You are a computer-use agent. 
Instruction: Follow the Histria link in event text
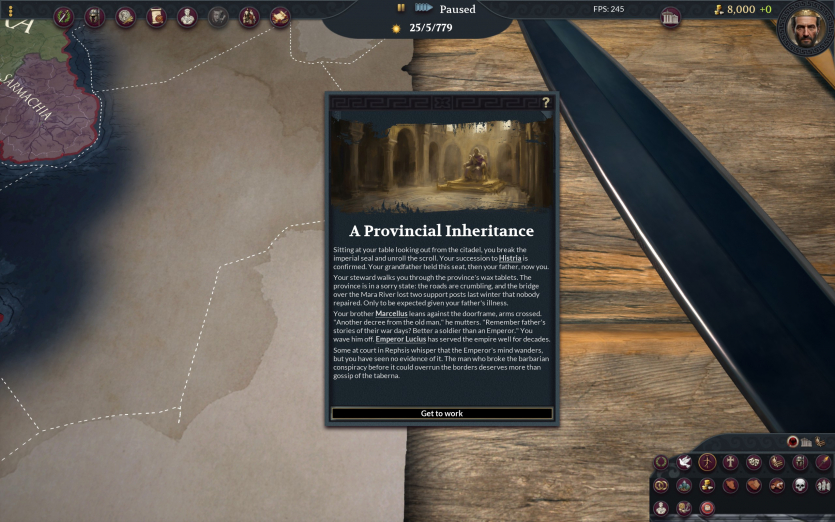coord(510,258)
